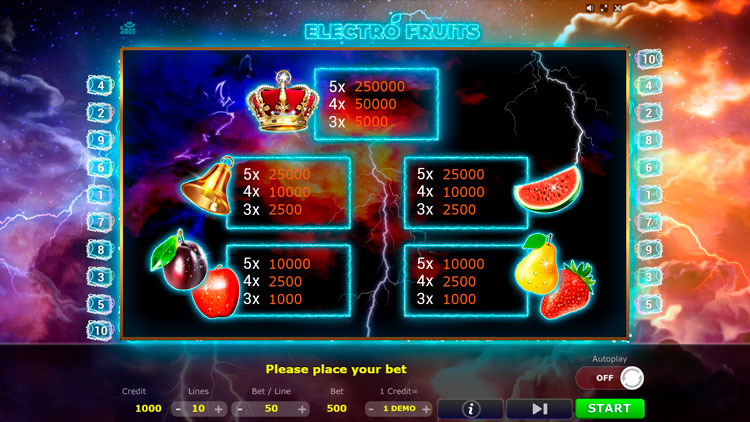Image resolution: width=750 pixels, height=422 pixels.
Task: Lower the Bet / Line amount
Action: point(238,409)
